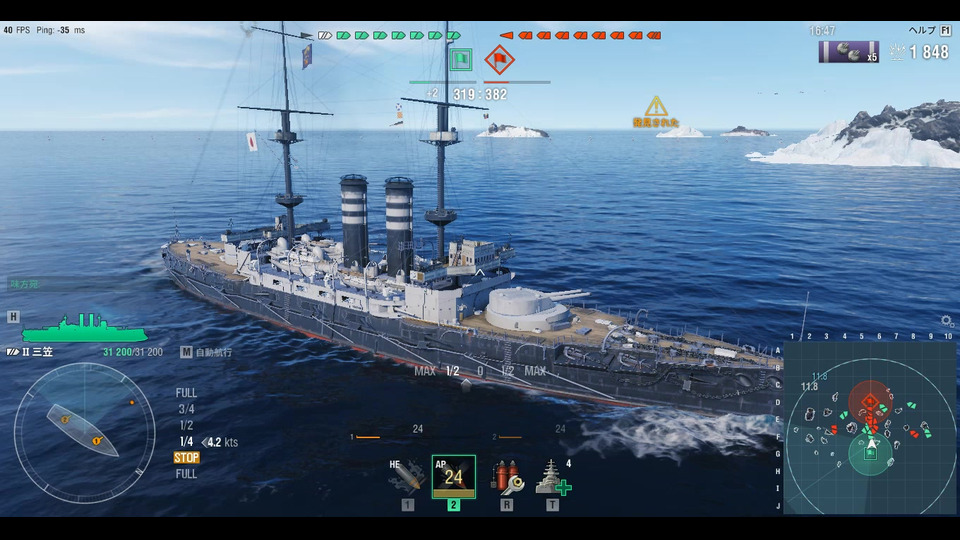Click the purple ribbon counter badge
The width and height of the screenshot is (960, 540).
tap(848, 52)
